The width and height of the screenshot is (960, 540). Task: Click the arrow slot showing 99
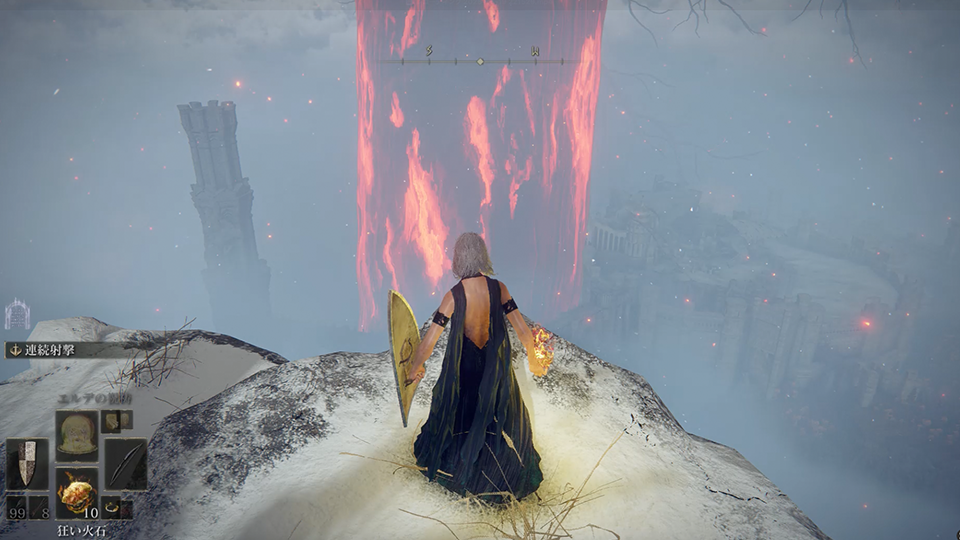click(x=16, y=508)
